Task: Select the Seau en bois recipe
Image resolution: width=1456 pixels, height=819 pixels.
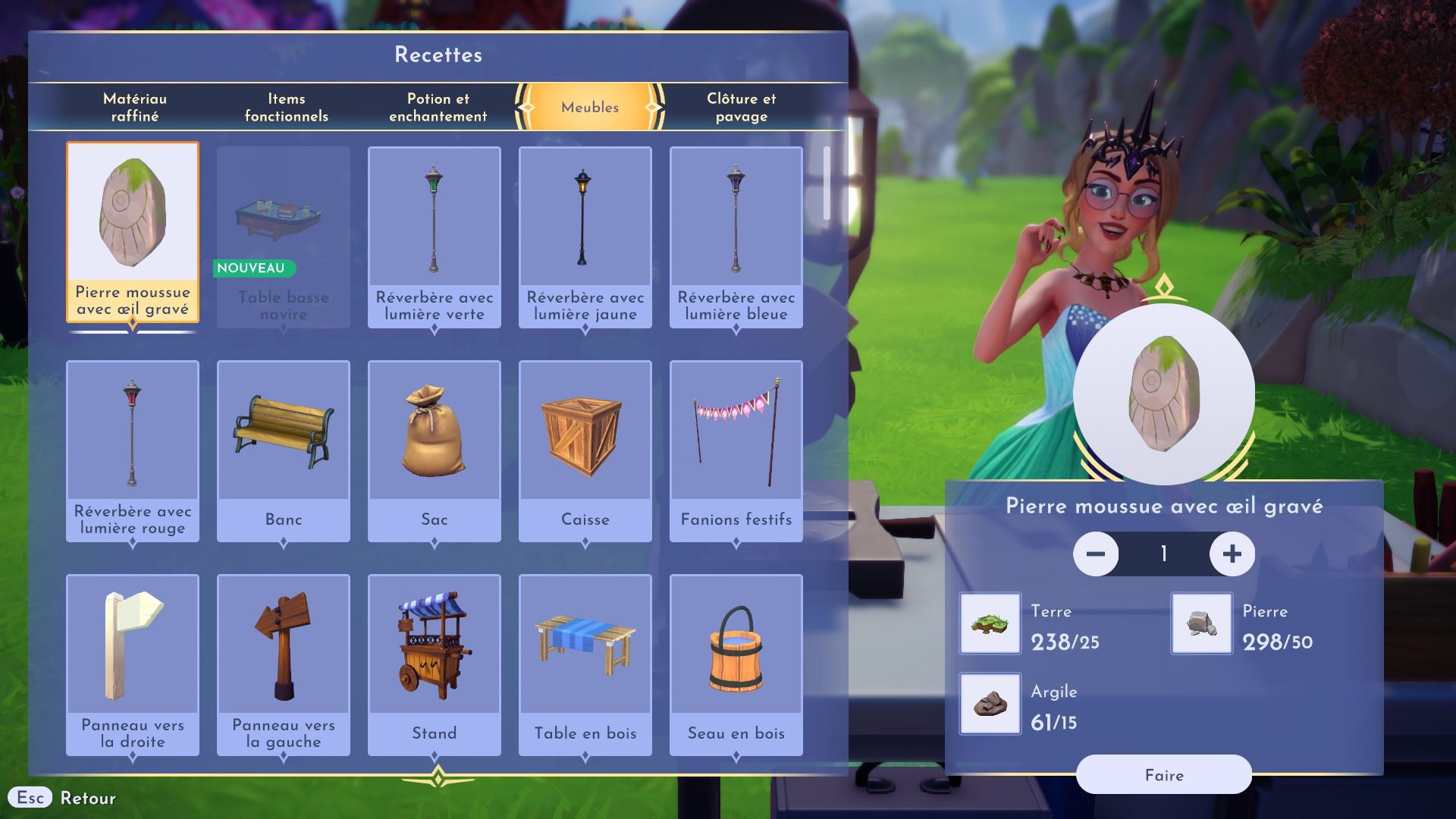Action: tap(736, 664)
